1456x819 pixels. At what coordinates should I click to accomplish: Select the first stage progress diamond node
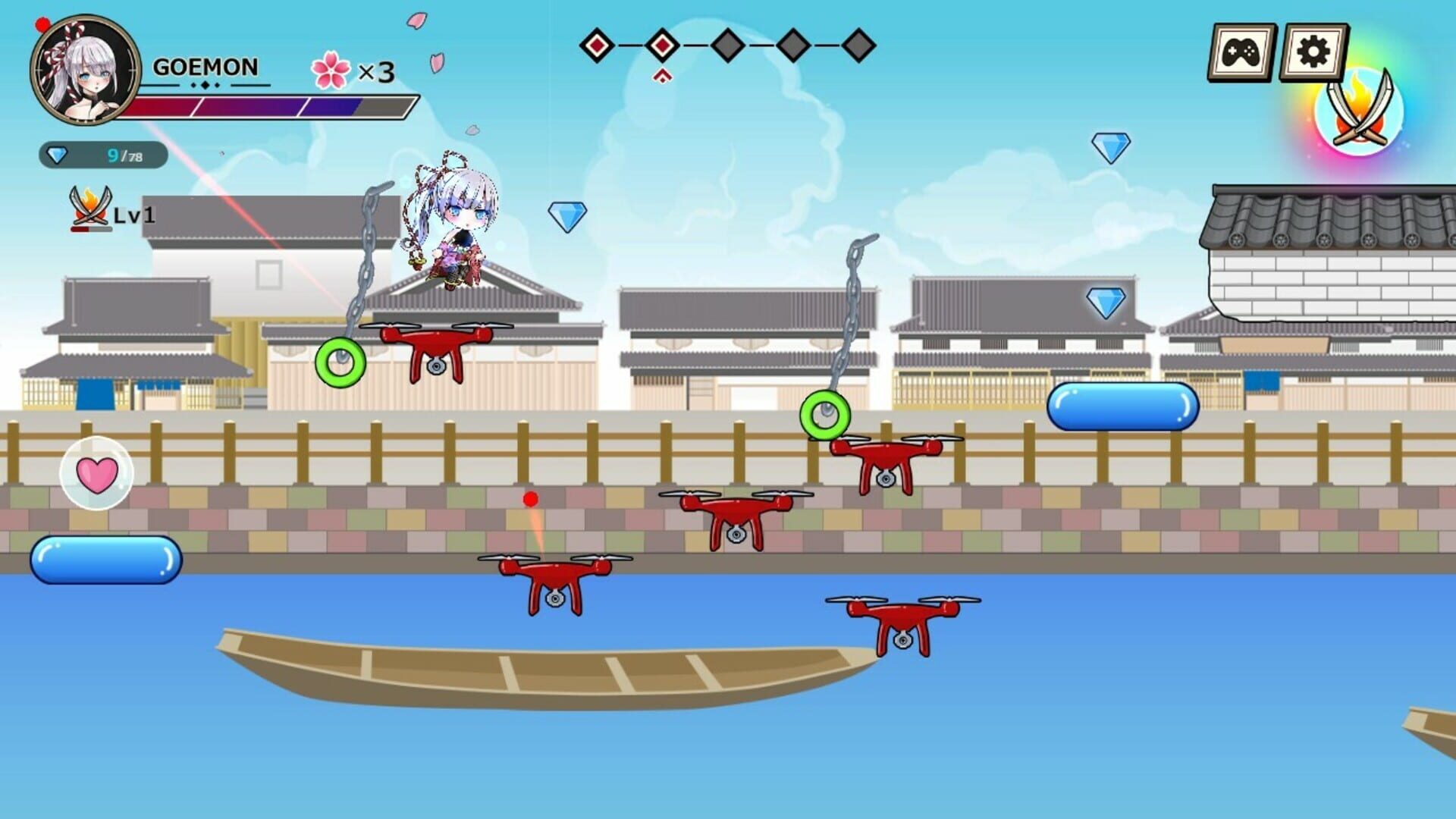click(x=598, y=47)
